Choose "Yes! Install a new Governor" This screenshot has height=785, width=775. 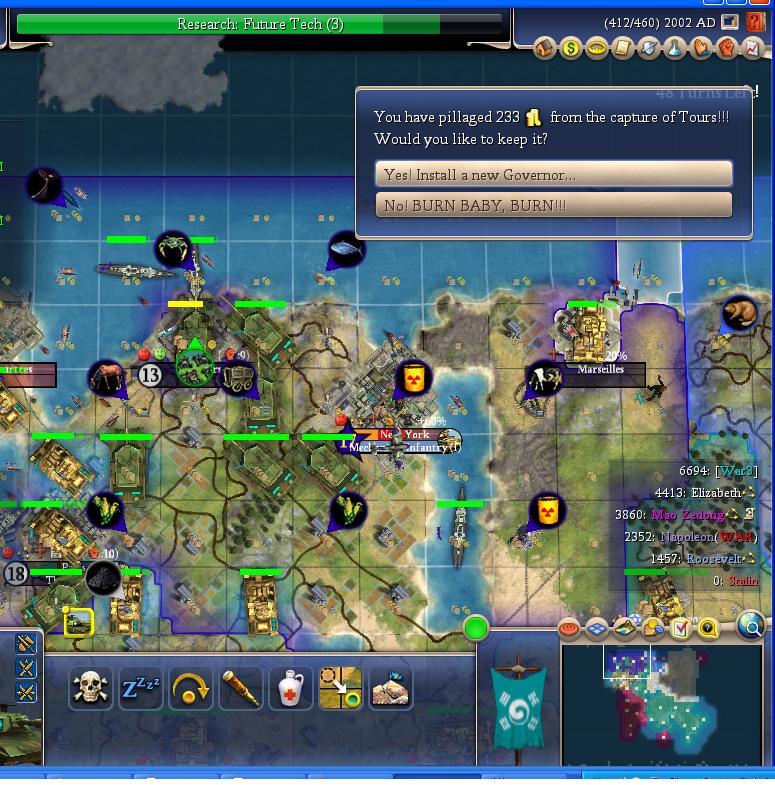[553, 174]
